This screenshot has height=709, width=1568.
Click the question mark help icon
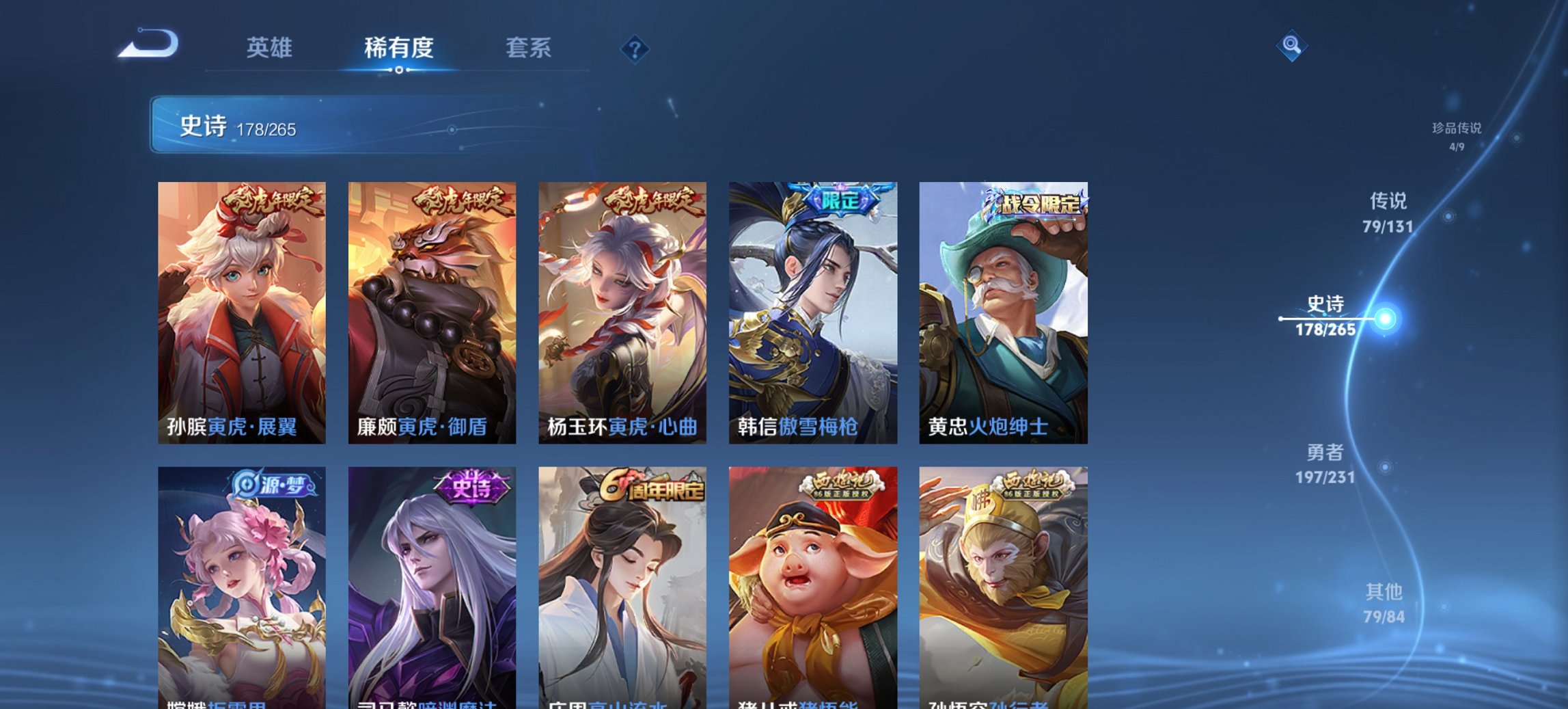pyautogui.click(x=634, y=48)
